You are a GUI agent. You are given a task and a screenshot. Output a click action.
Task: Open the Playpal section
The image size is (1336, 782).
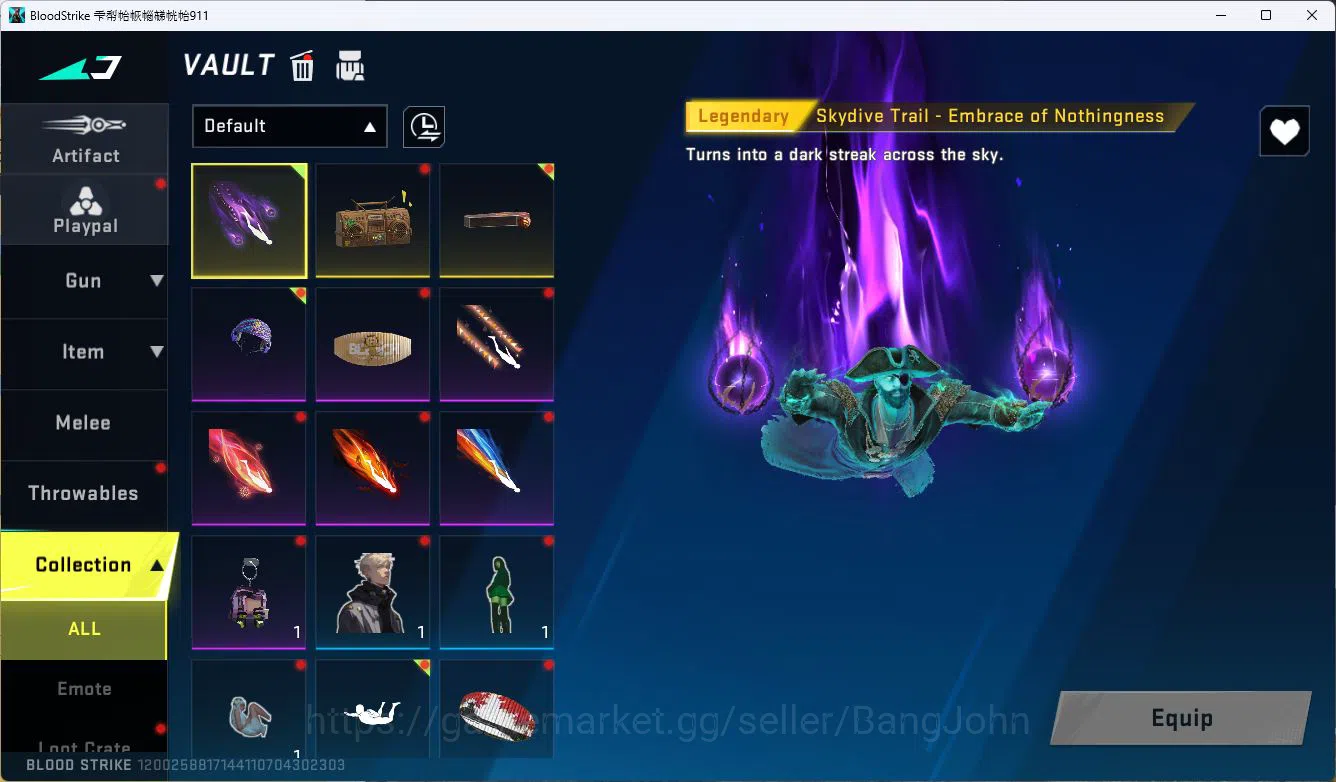pyautogui.click(x=85, y=208)
